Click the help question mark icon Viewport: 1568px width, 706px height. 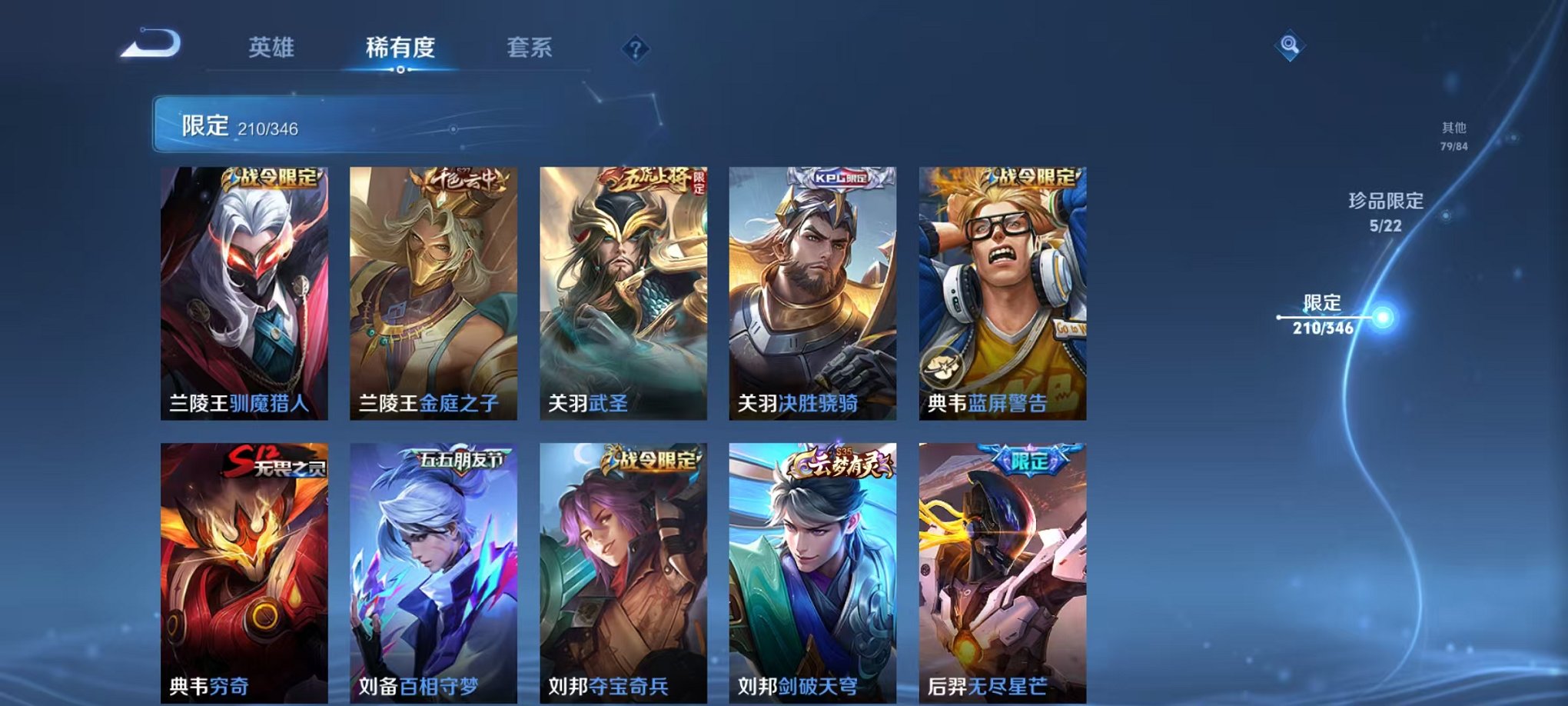tap(635, 49)
